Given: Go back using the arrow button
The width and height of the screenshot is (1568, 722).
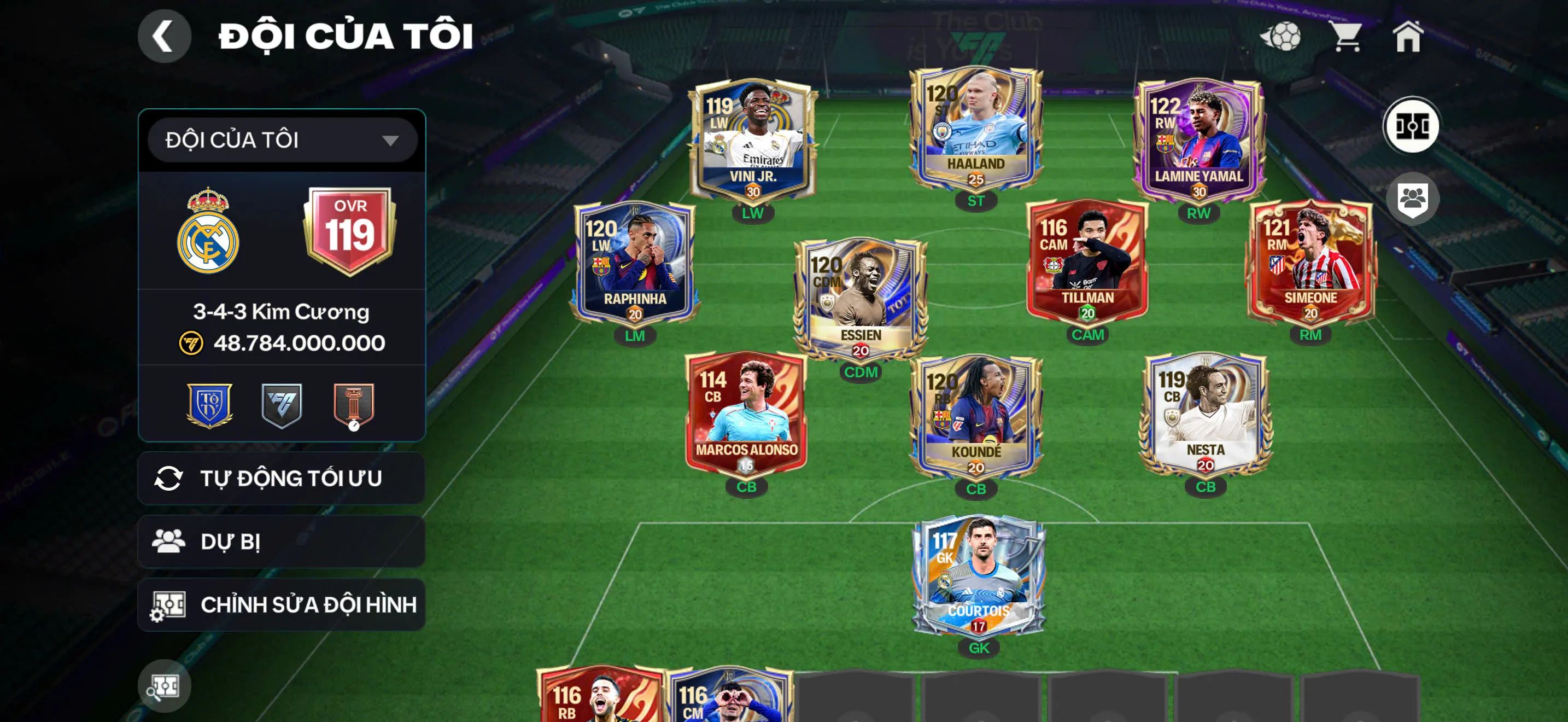Looking at the screenshot, I should coord(163,37).
